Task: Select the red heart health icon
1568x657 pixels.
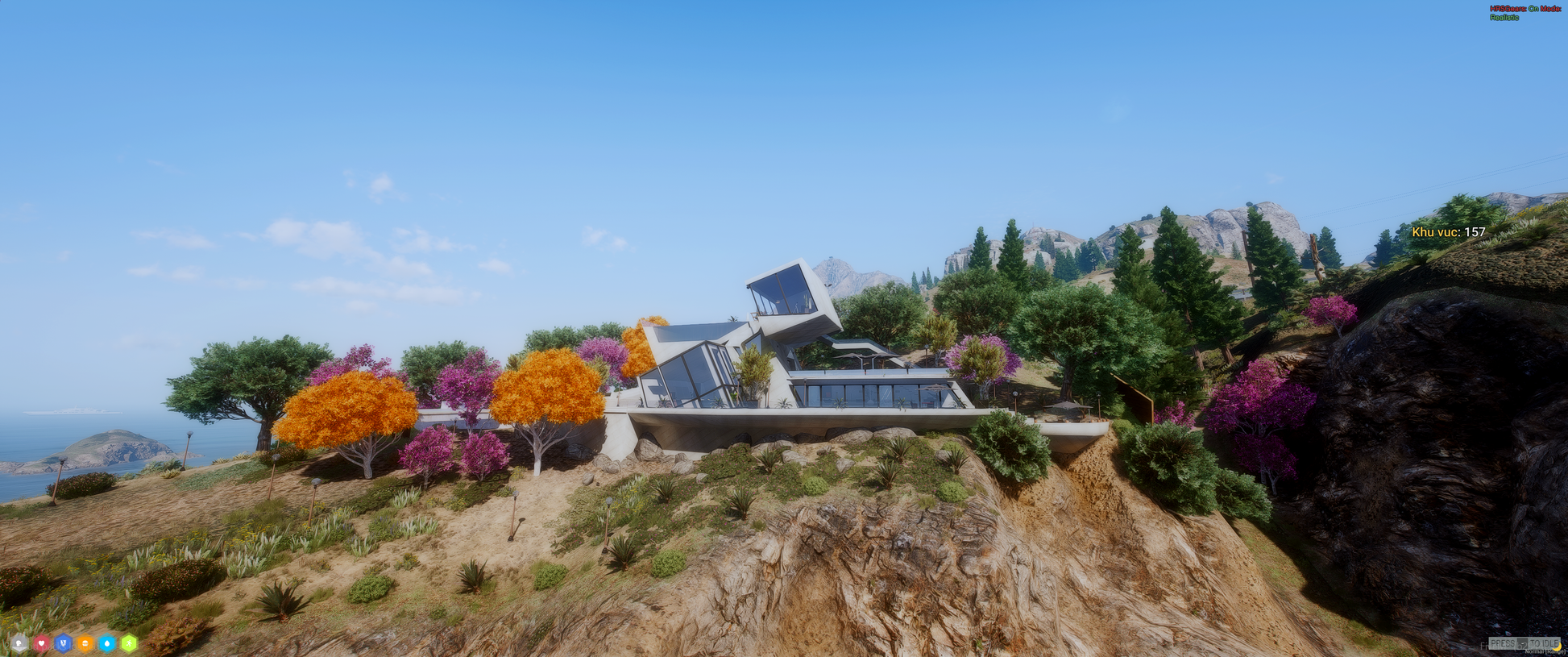Action: [41, 643]
